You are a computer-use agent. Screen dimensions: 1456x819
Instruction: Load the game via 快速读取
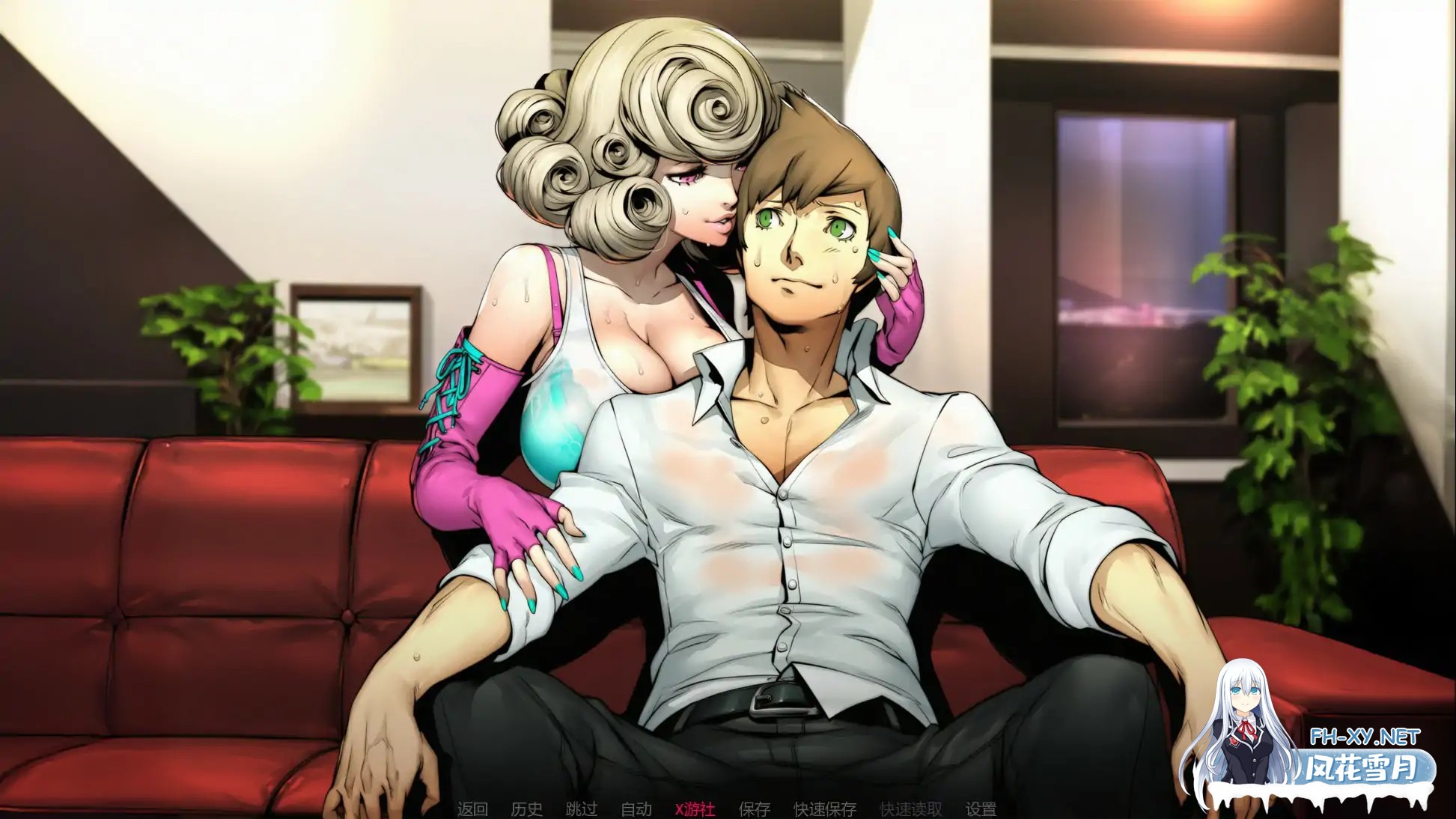coord(910,809)
